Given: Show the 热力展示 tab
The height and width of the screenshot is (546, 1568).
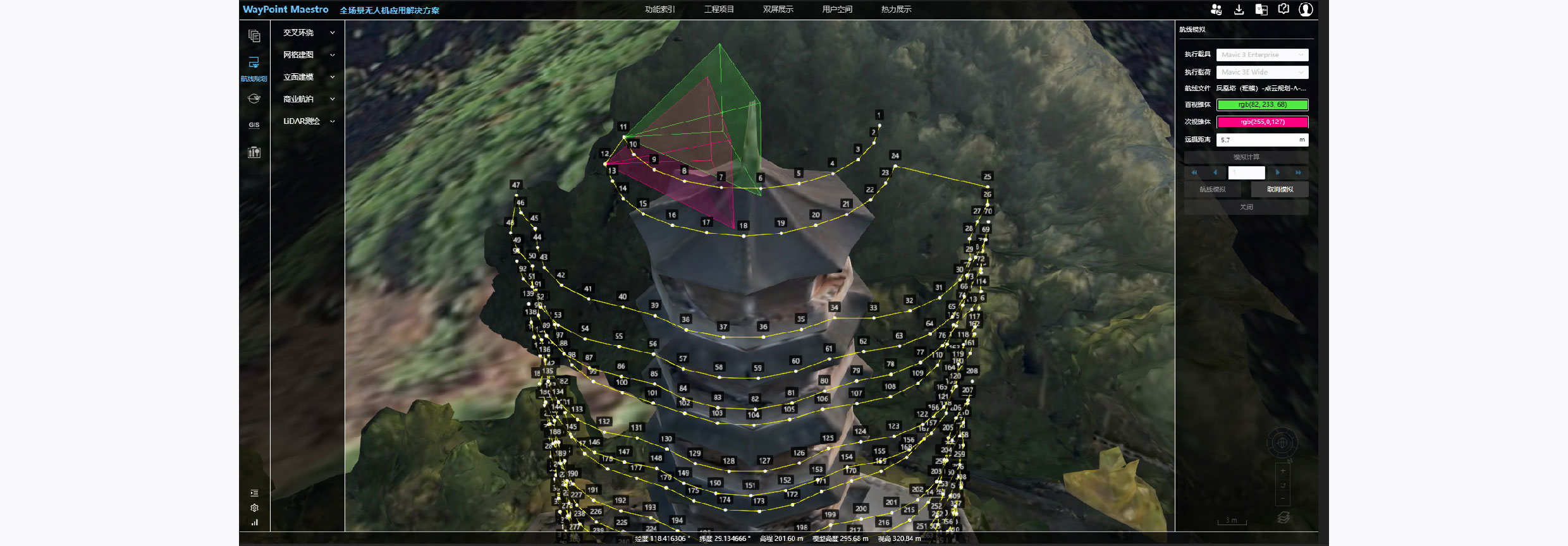Looking at the screenshot, I should point(896,9).
